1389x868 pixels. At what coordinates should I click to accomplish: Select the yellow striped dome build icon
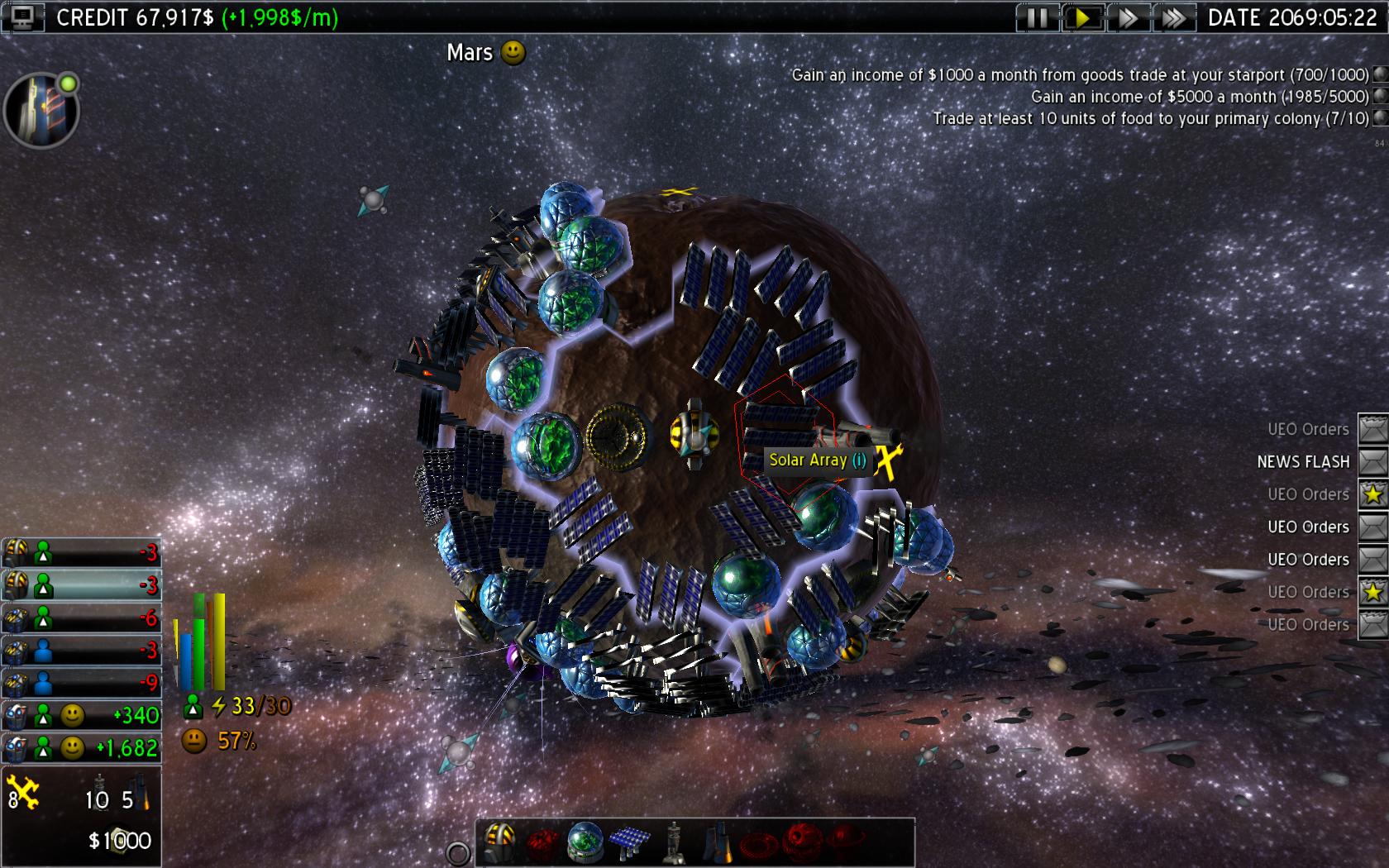pos(499,842)
